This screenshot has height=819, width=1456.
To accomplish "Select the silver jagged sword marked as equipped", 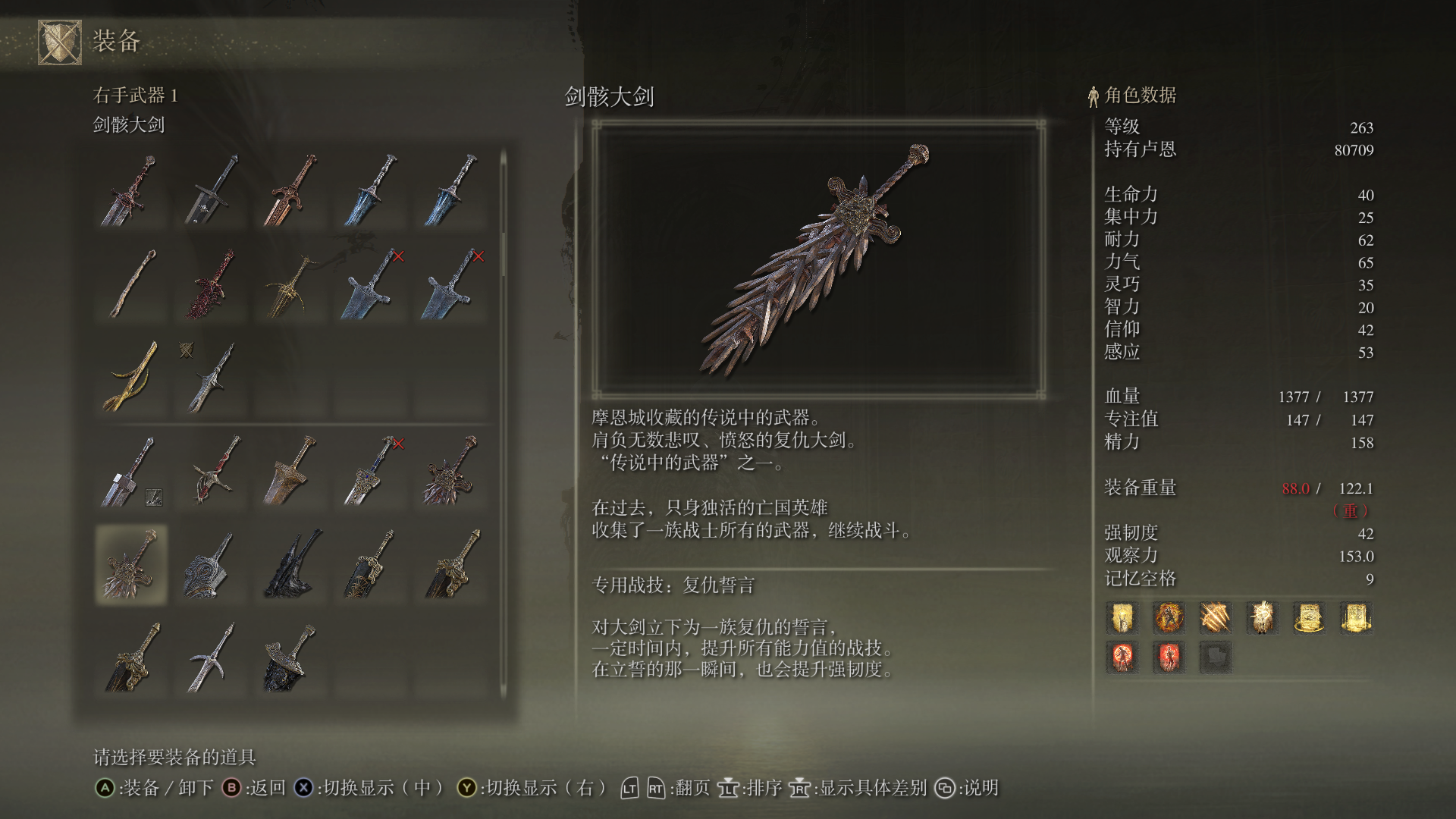I will (x=212, y=377).
